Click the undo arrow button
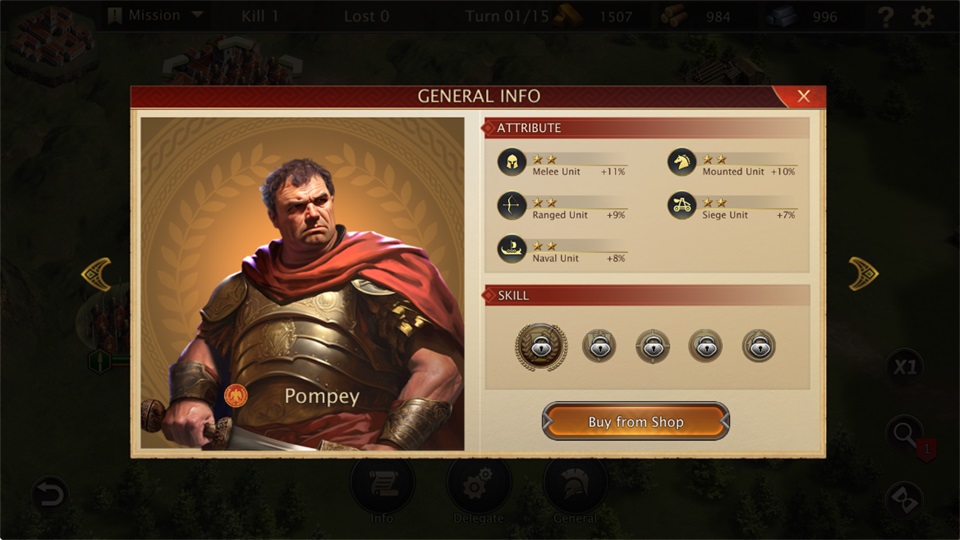 tap(49, 493)
